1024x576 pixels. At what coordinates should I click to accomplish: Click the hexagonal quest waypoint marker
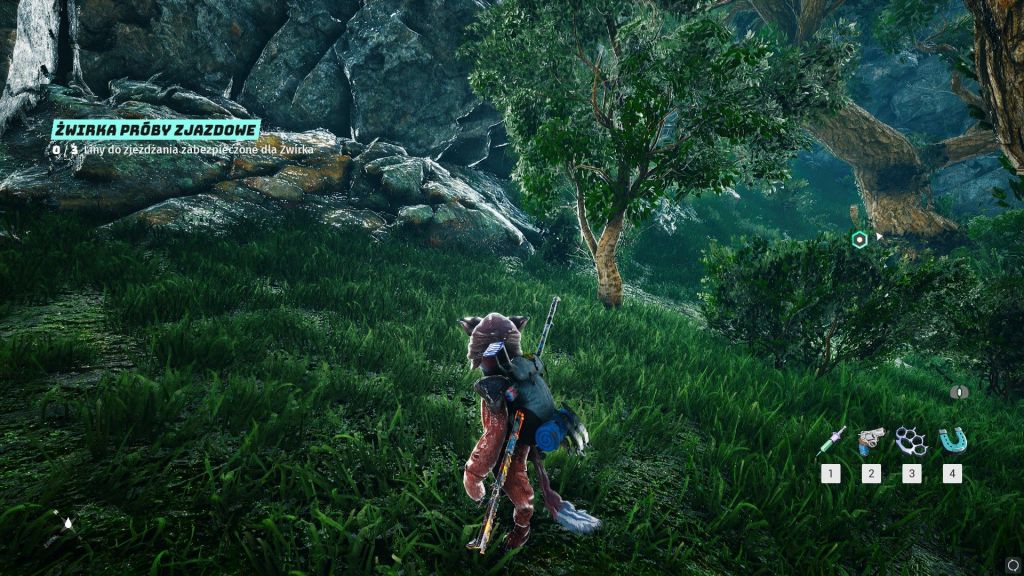point(859,239)
